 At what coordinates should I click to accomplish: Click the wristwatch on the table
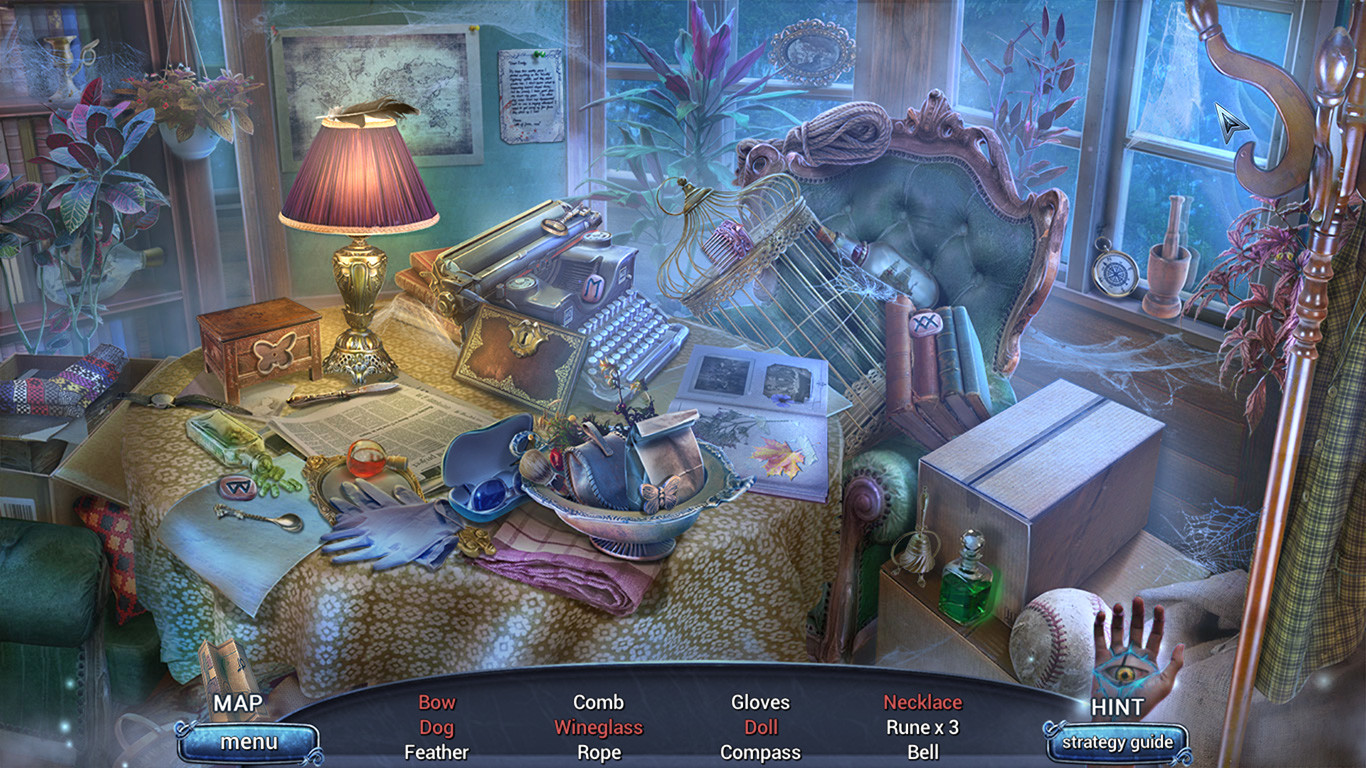pos(160,398)
